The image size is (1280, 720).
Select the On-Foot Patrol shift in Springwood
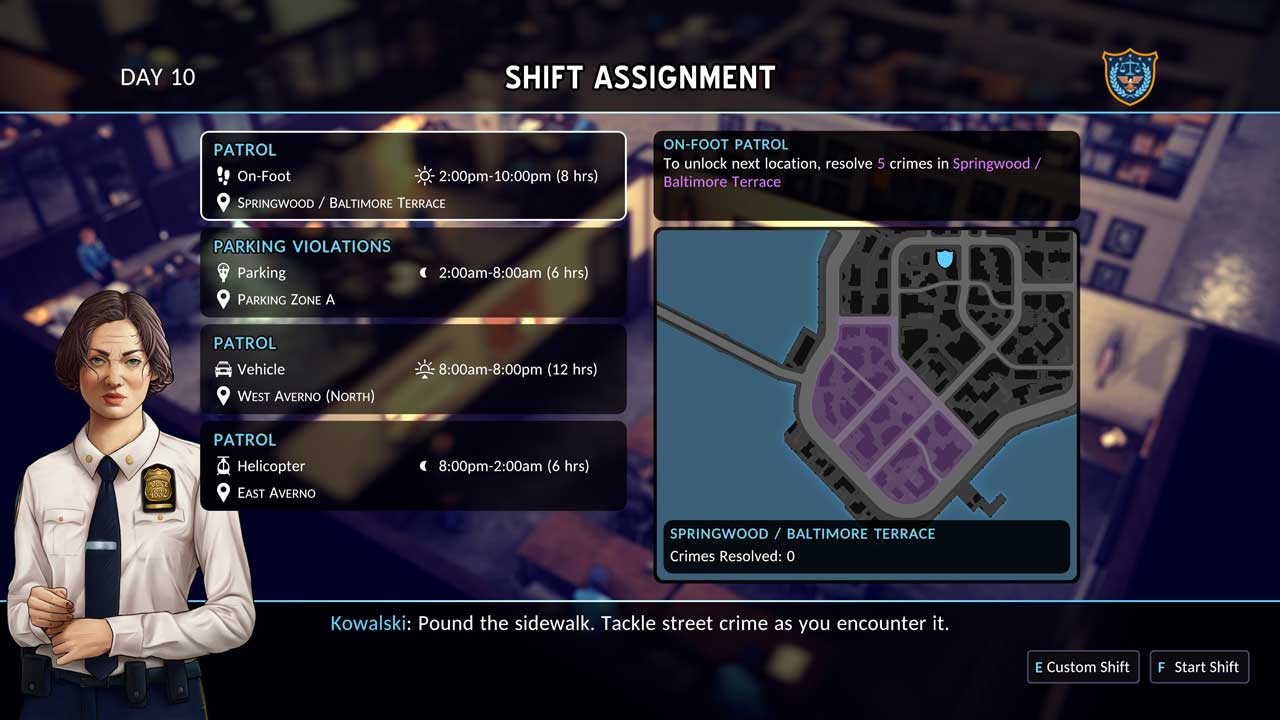(x=413, y=176)
